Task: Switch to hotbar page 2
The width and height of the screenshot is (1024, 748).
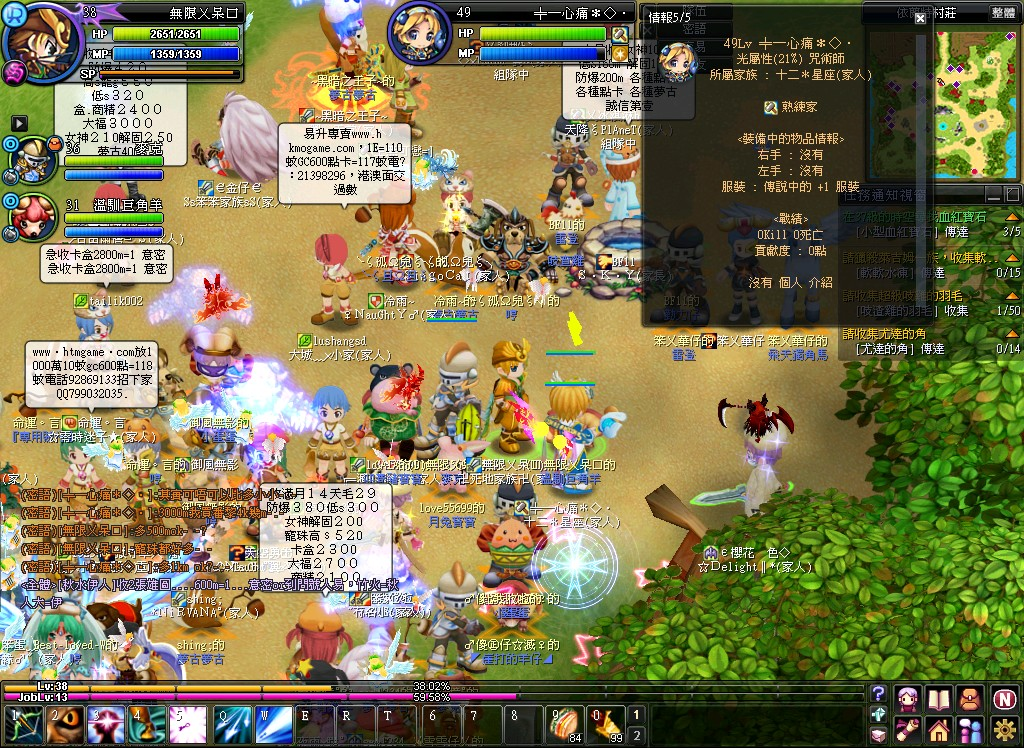Action: click(637, 733)
